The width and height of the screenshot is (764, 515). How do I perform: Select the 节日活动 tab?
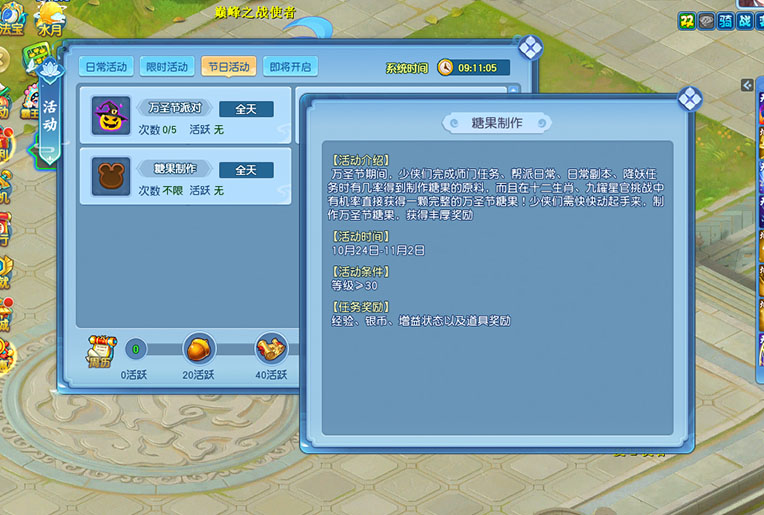(x=228, y=66)
